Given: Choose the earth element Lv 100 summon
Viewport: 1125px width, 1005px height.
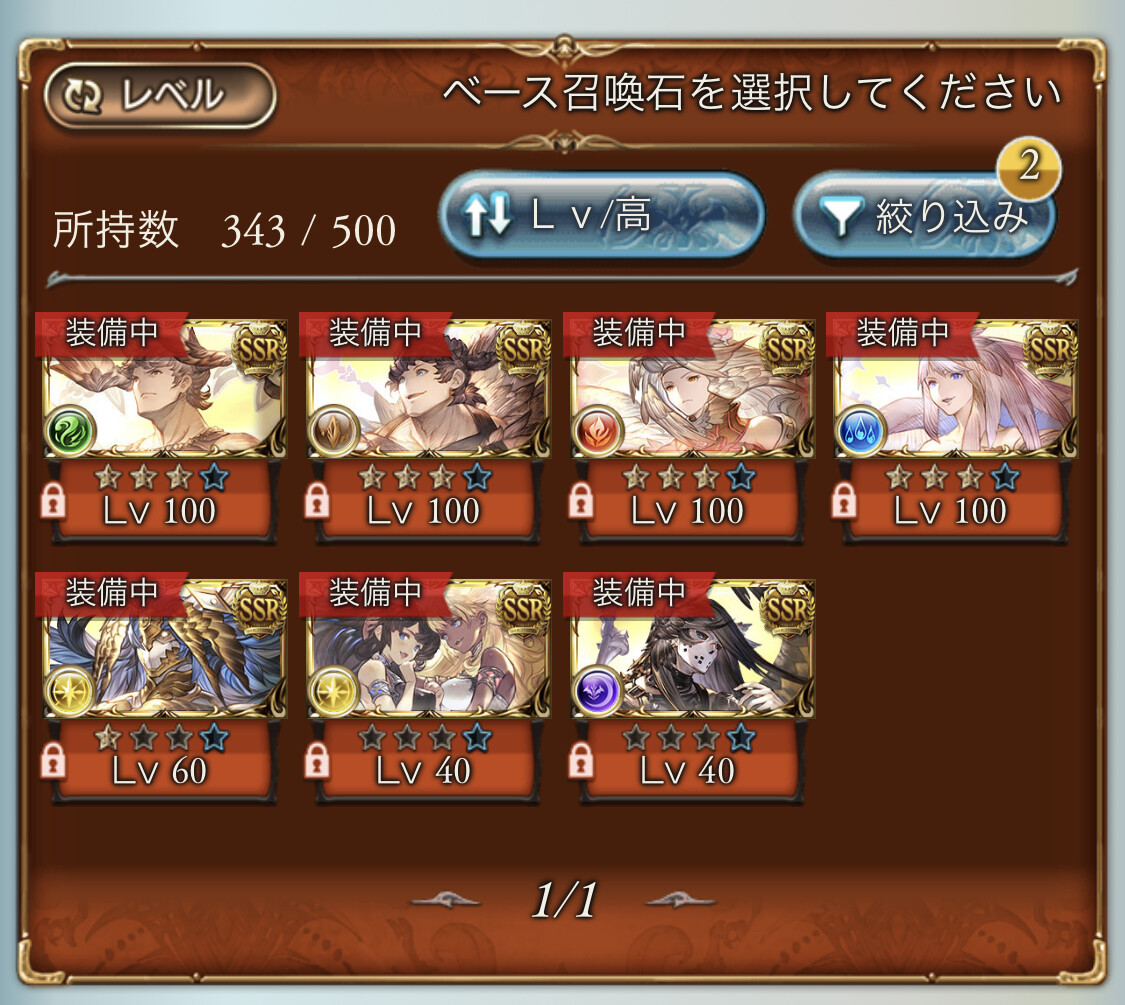Looking at the screenshot, I should click(x=429, y=390).
